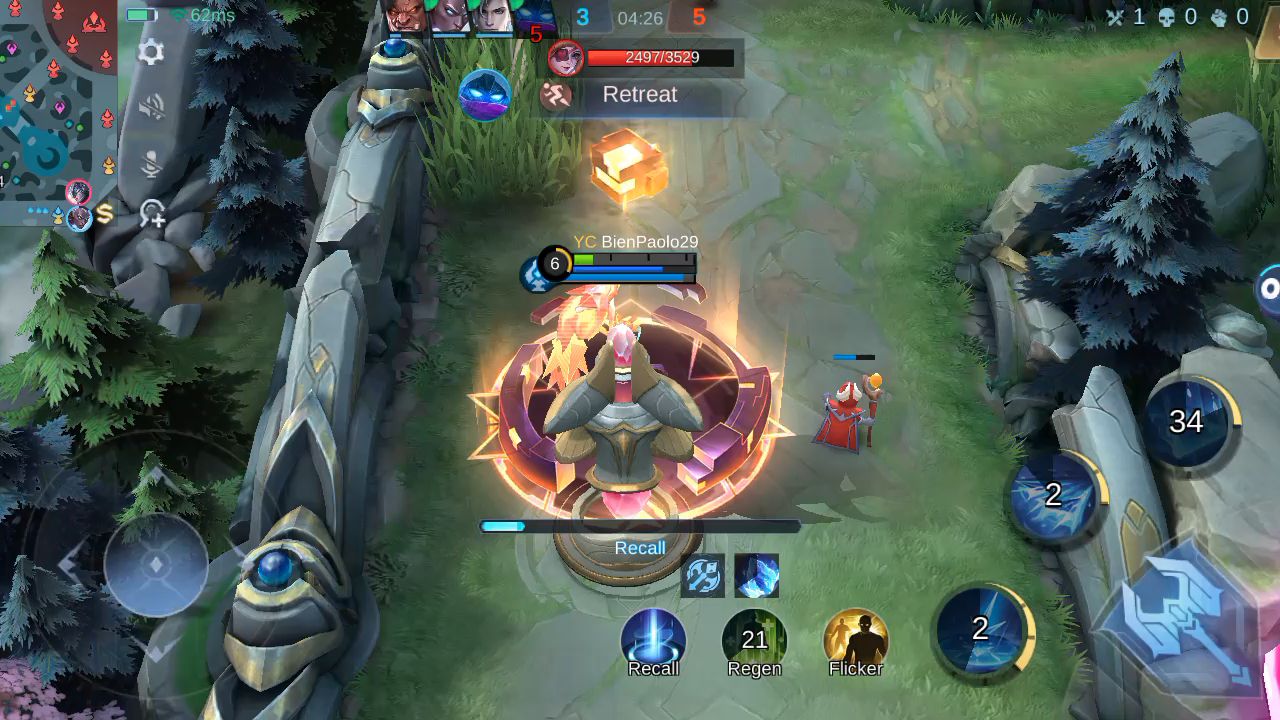Select the ultimate skill showing 34
1280x720 pixels.
pyautogui.click(x=1188, y=422)
